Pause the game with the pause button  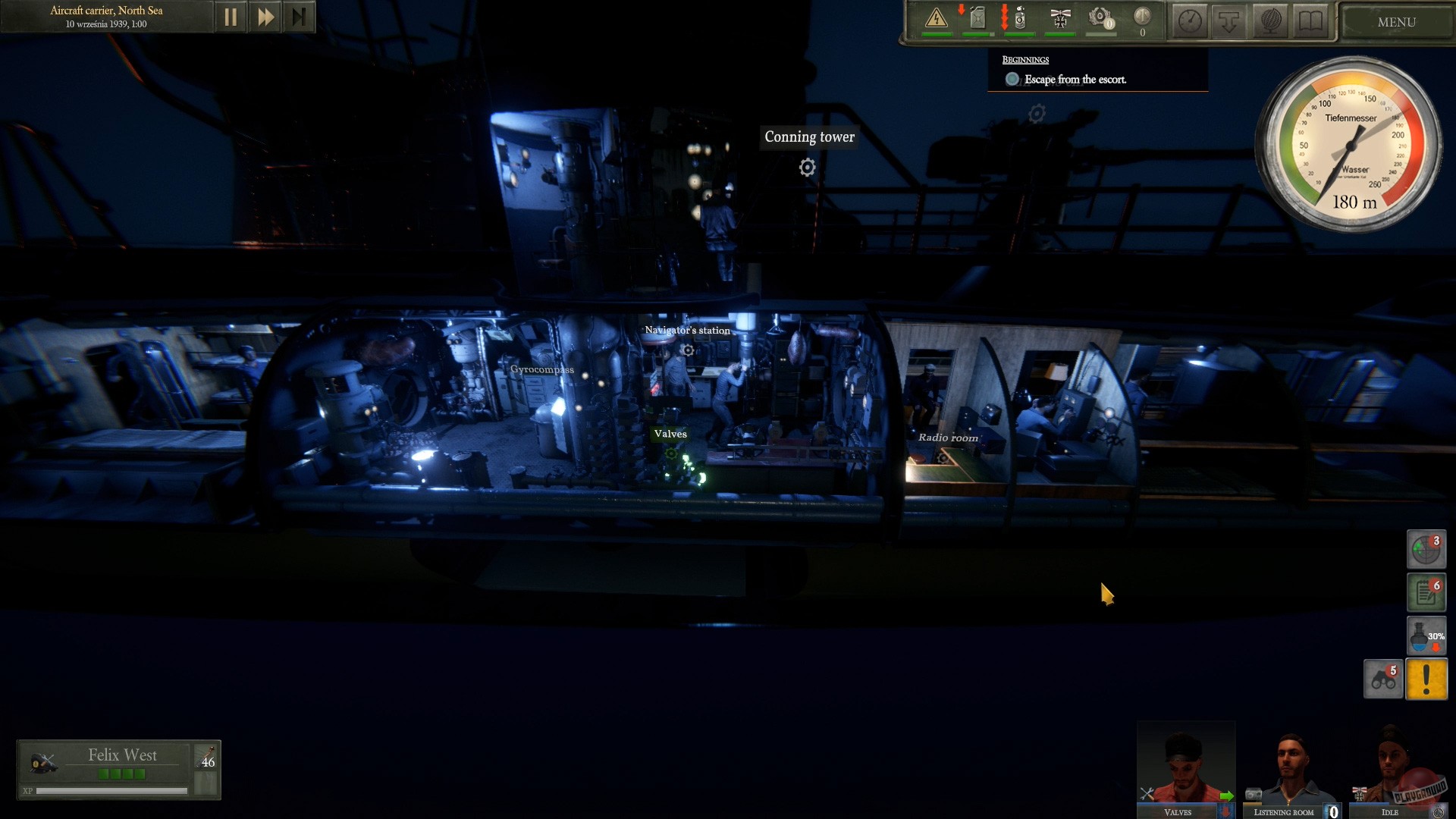click(x=231, y=16)
